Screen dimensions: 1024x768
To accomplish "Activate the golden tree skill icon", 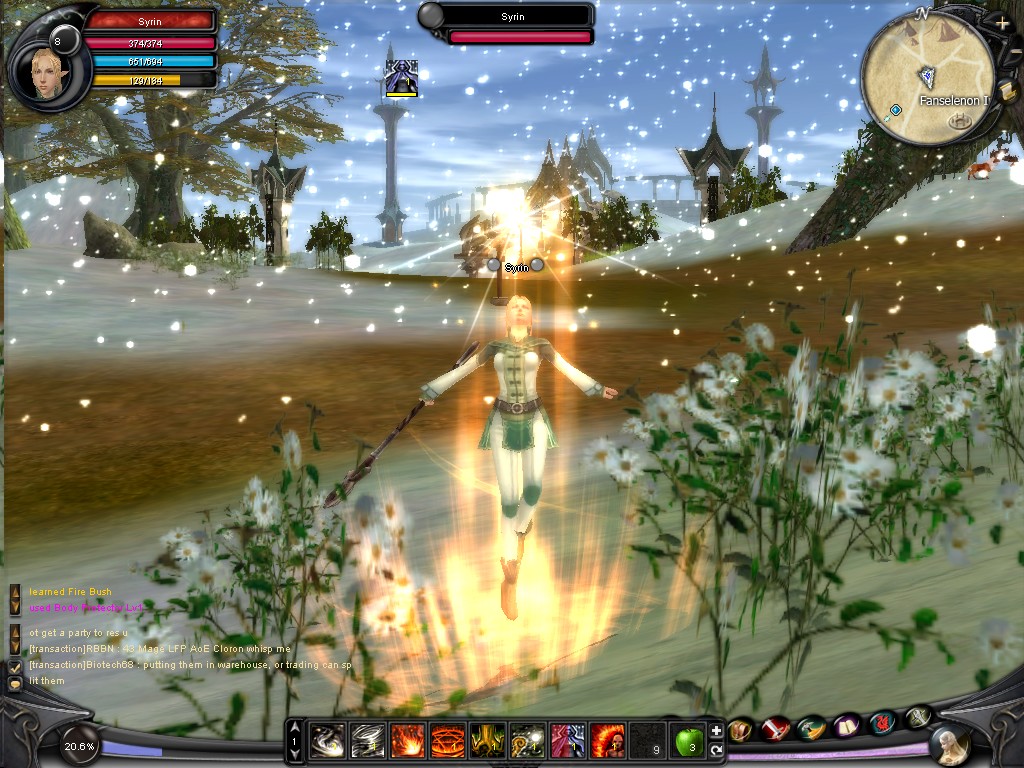I will click(x=487, y=741).
